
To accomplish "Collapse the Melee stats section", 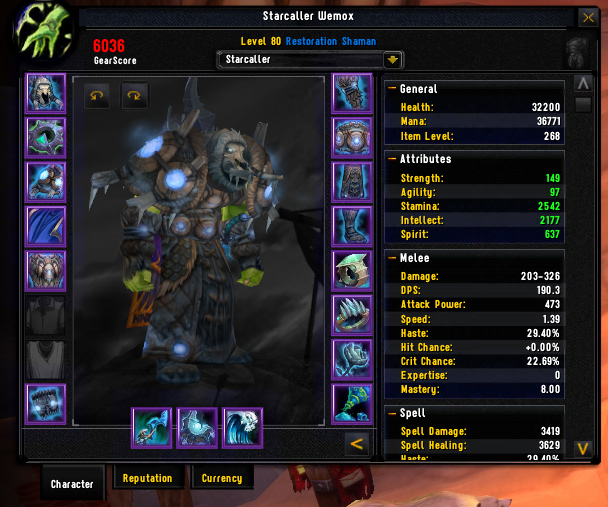I will point(391,258).
